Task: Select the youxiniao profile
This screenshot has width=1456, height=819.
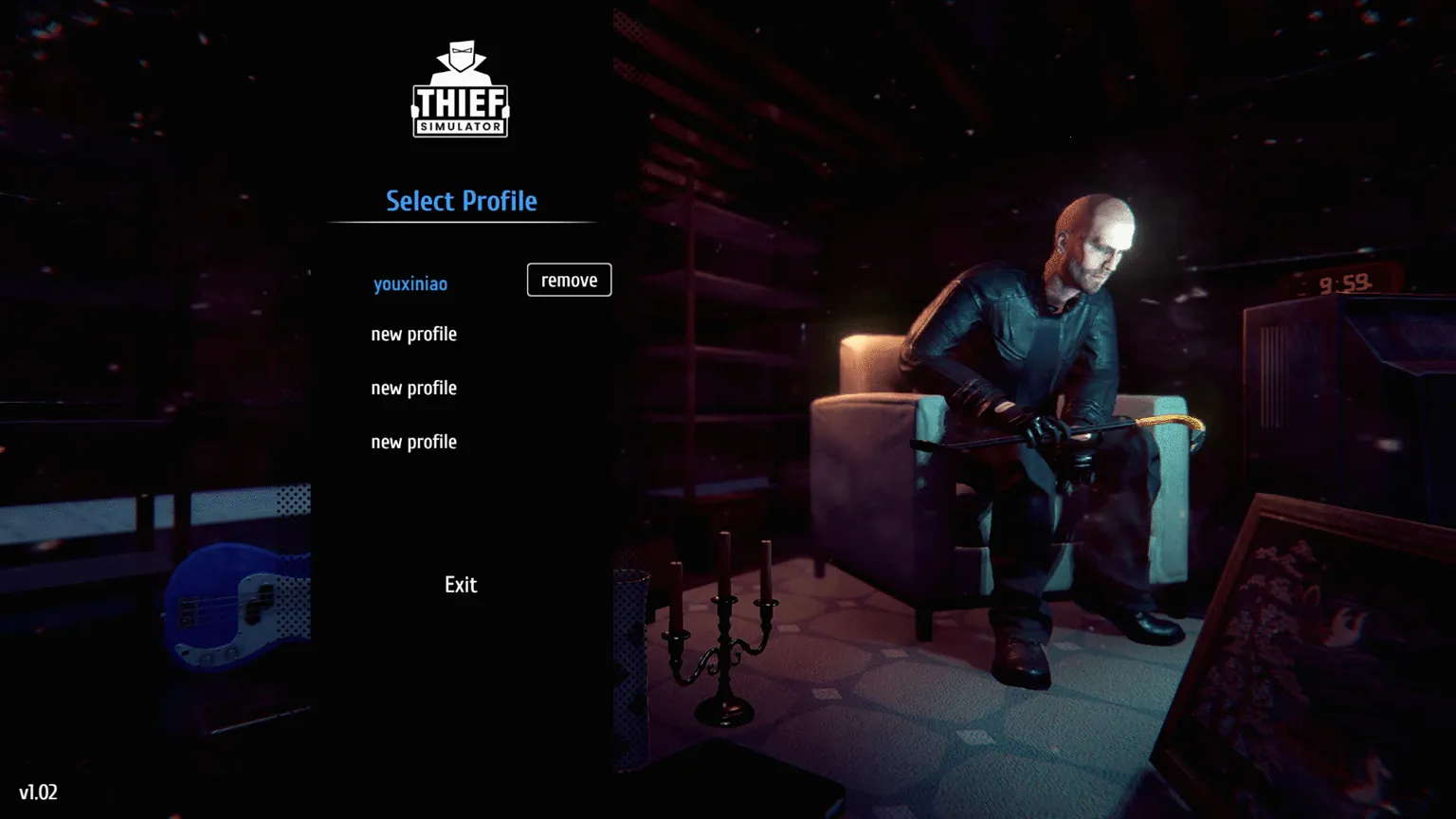Action: 409,282
